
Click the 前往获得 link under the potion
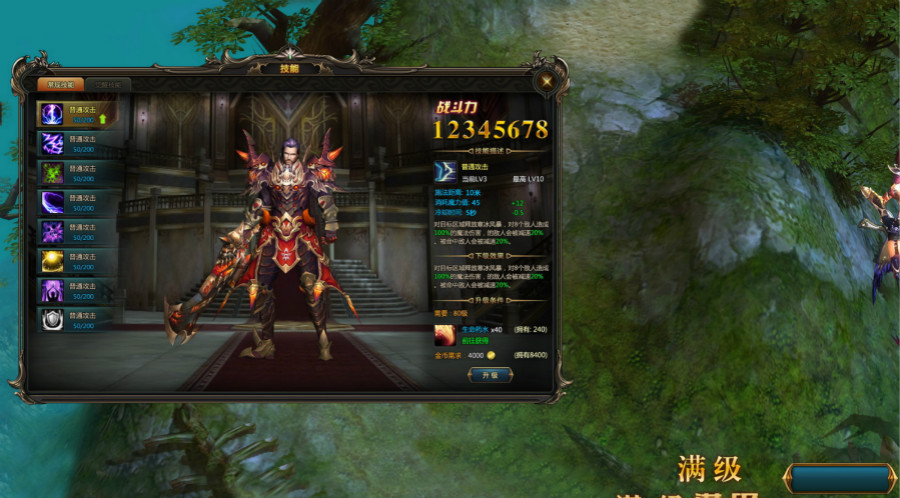click(473, 342)
